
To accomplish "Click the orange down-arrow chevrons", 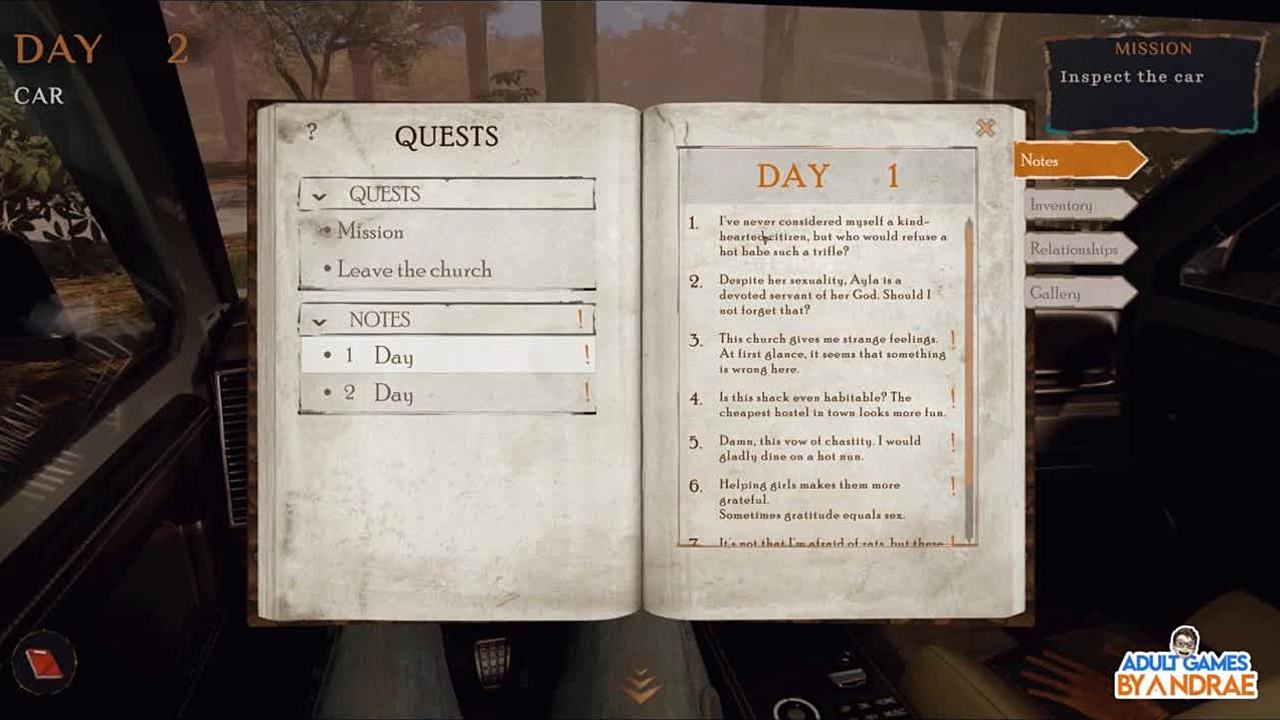I will tap(640, 686).
